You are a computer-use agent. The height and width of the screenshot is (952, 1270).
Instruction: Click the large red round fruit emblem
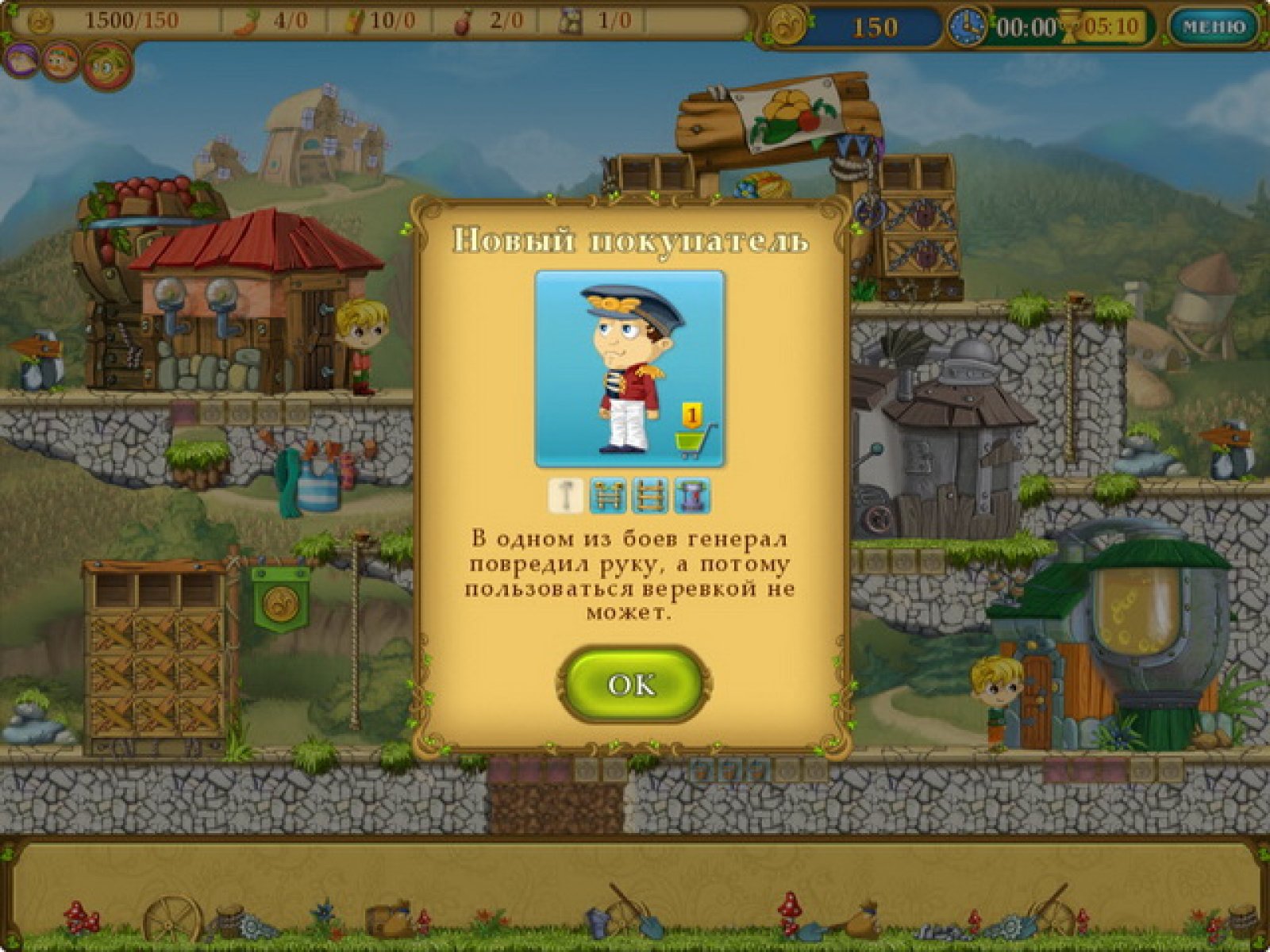pyautogui.click(x=107, y=66)
